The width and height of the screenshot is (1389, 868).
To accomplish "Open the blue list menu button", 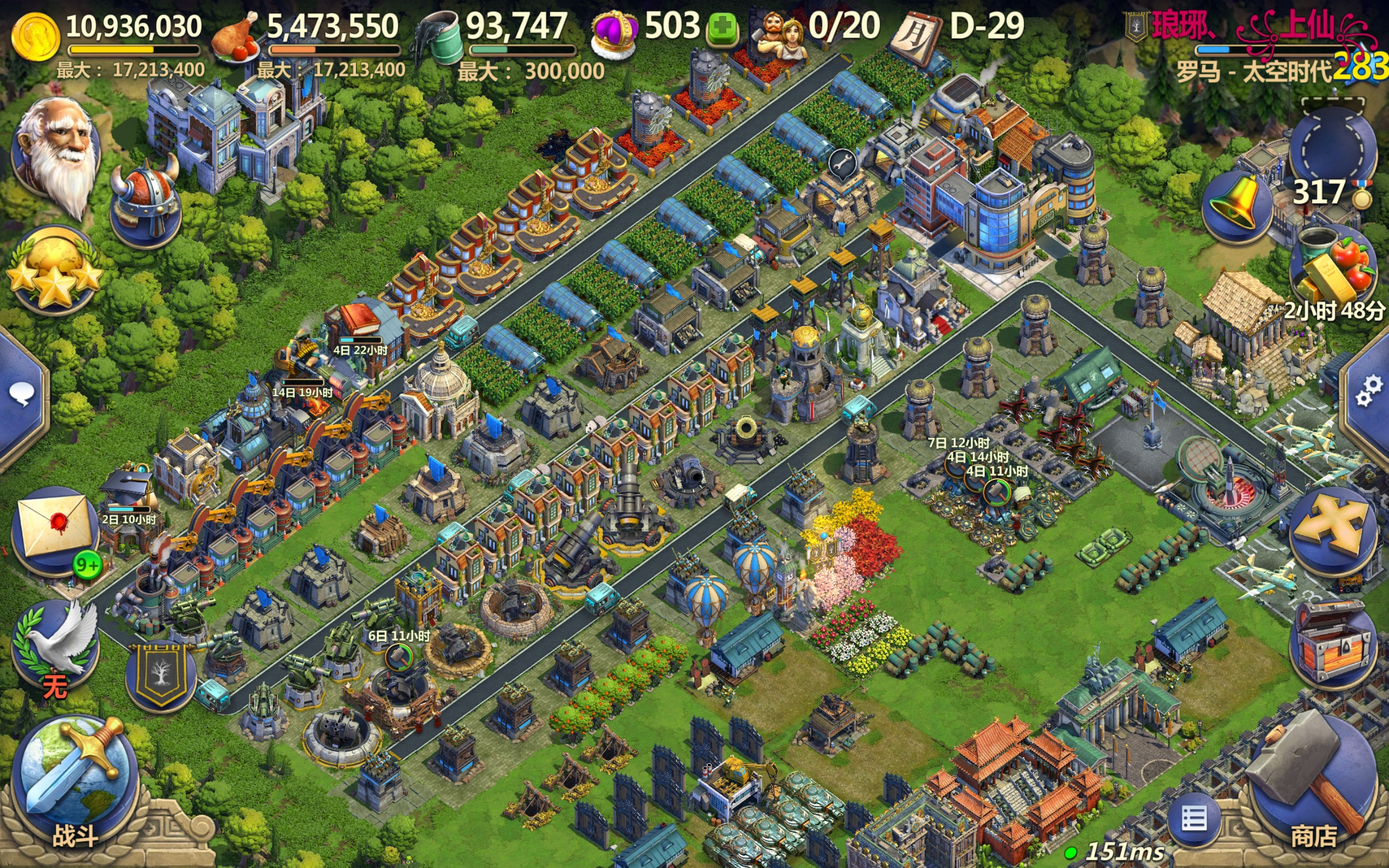I will (1194, 819).
